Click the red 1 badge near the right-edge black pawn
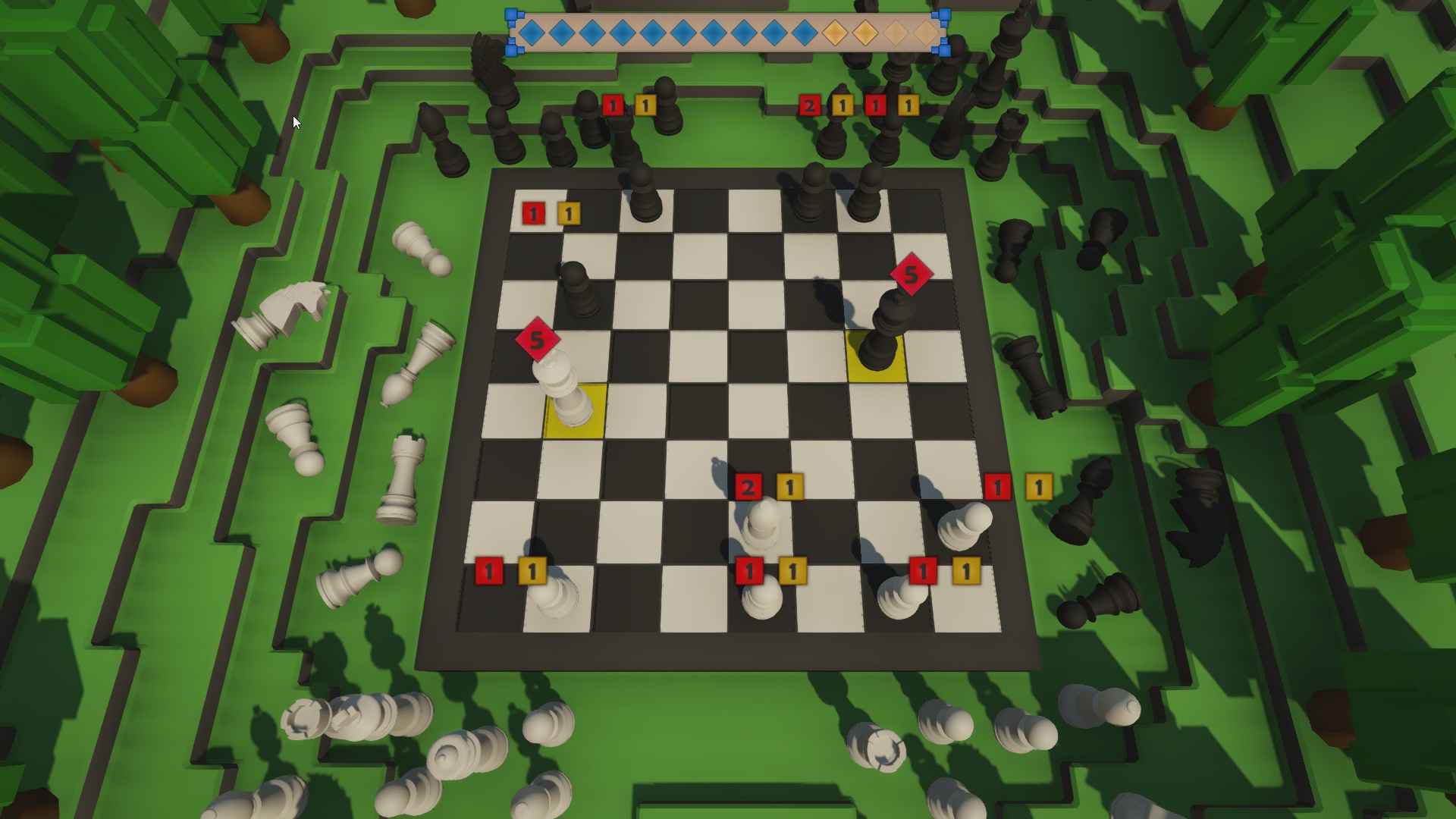Viewport: 1456px width, 819px height. (x=999, y=487)
